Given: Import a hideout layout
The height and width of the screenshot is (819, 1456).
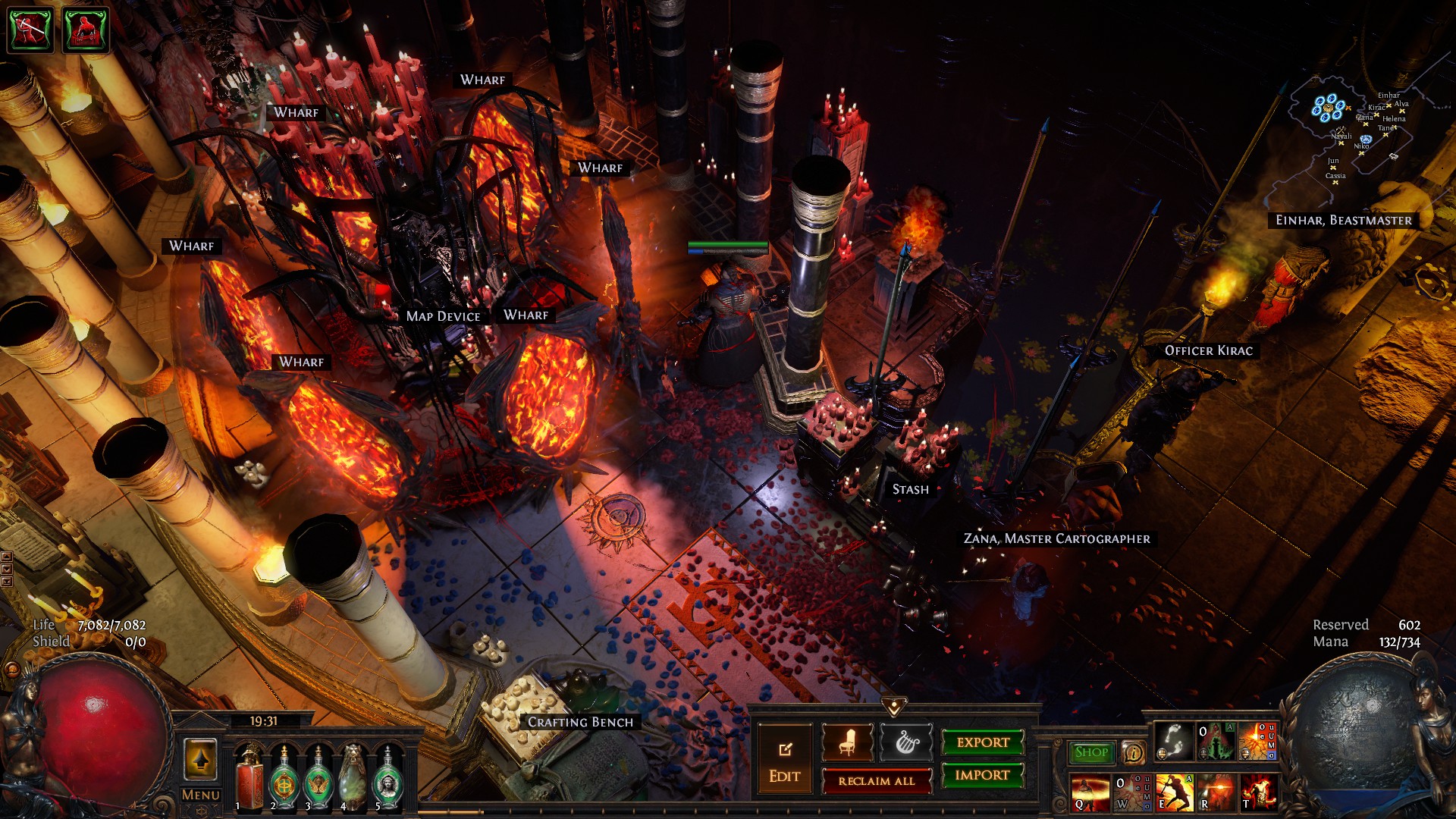Looking at the screenshot, I should coord(983,775).
